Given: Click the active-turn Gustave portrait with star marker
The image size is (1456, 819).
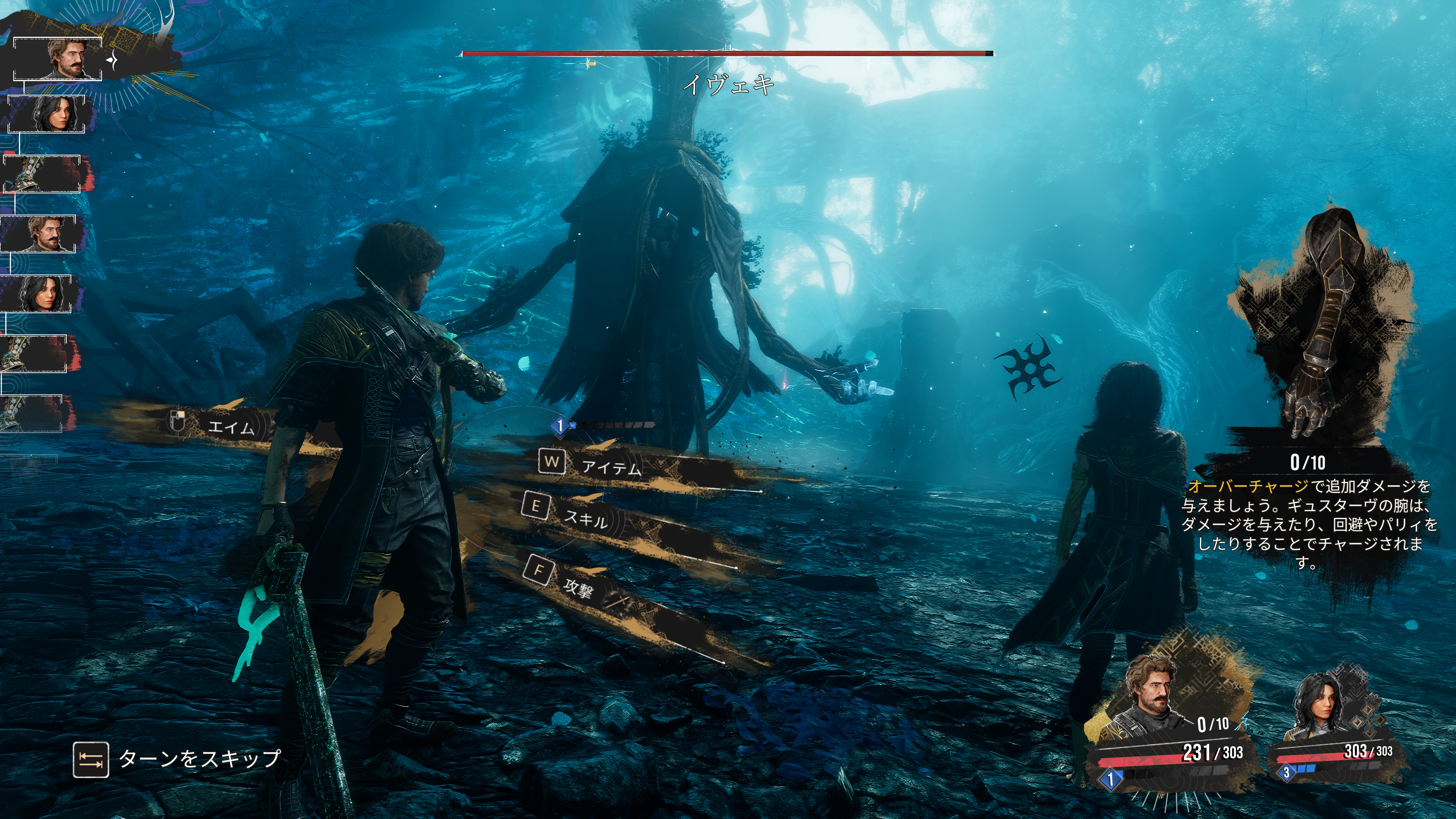Looking at the screenshot, I should [x=68, y=58].
